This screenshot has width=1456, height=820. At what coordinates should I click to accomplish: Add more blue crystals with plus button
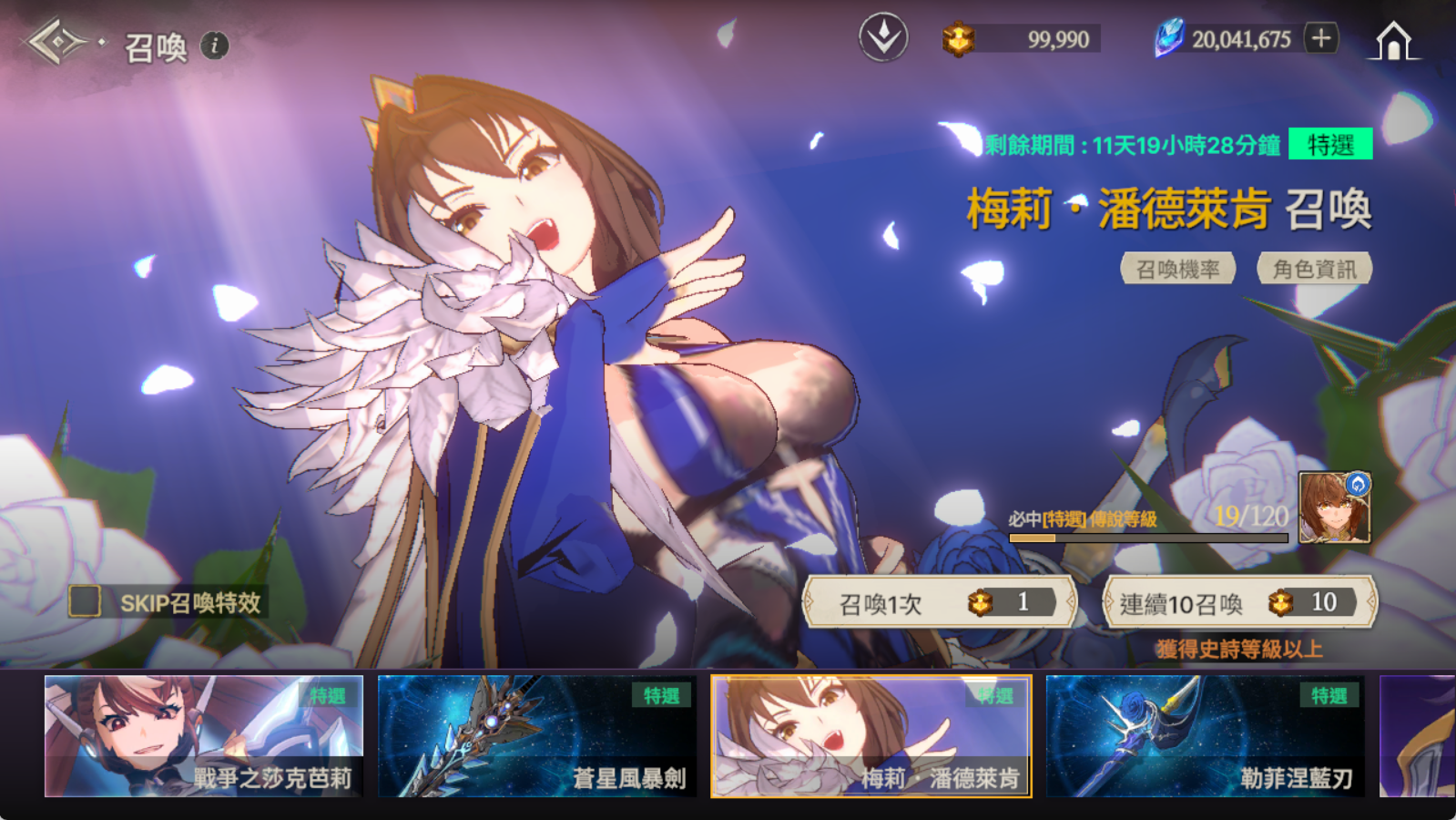click(1321, 38)
